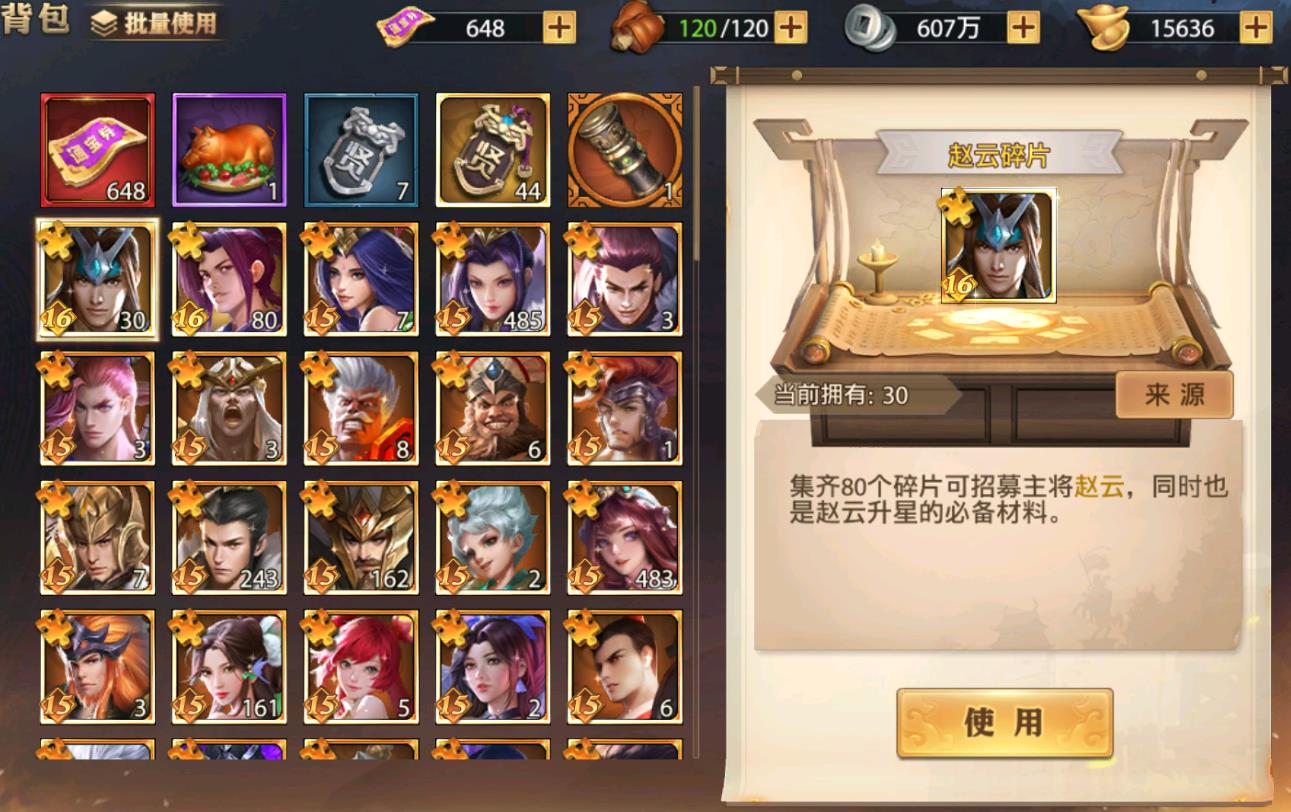Select the telescope item in the top row
Viewport: 1291px width, 812px height.
coord(625,148)
